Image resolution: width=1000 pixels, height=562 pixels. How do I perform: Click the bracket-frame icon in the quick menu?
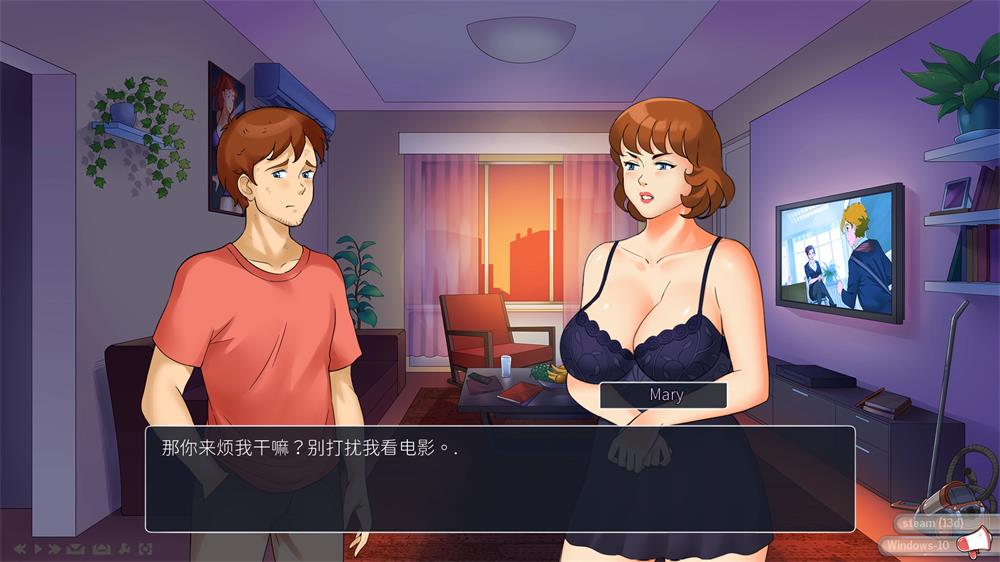tap(146, 549)
